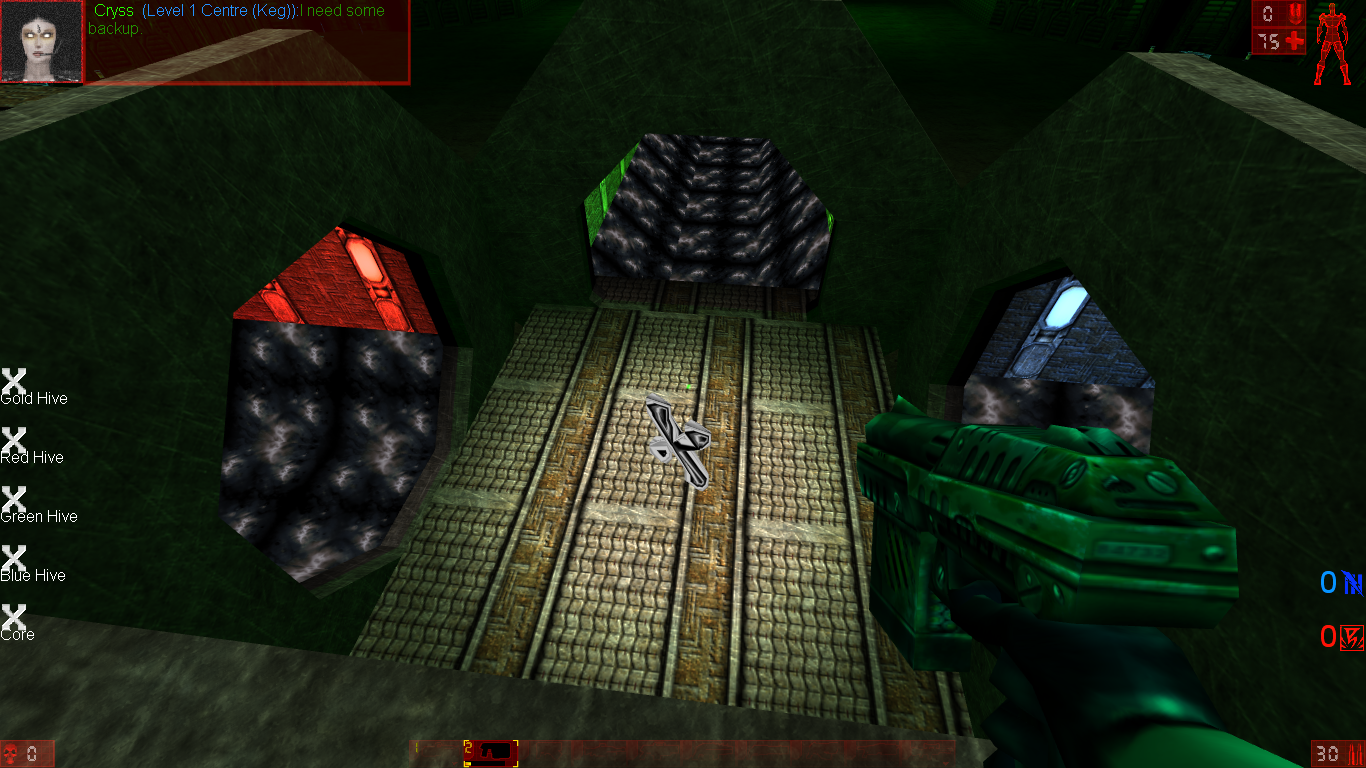This screenshot has width=1366, height=768.
Task: Click the Gold Hive text label
Action: (x=34, y=398)
